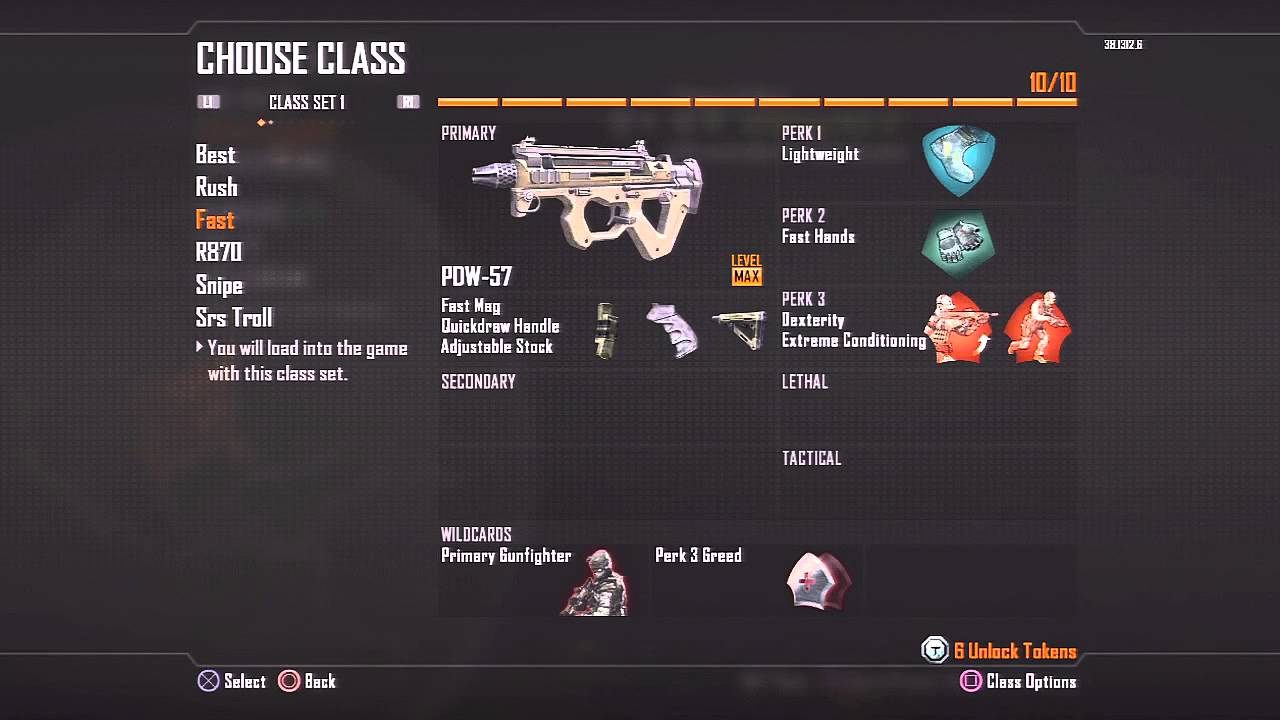Click the 10/10 progress bar
1280x720 pixels.
click(756, 100)
